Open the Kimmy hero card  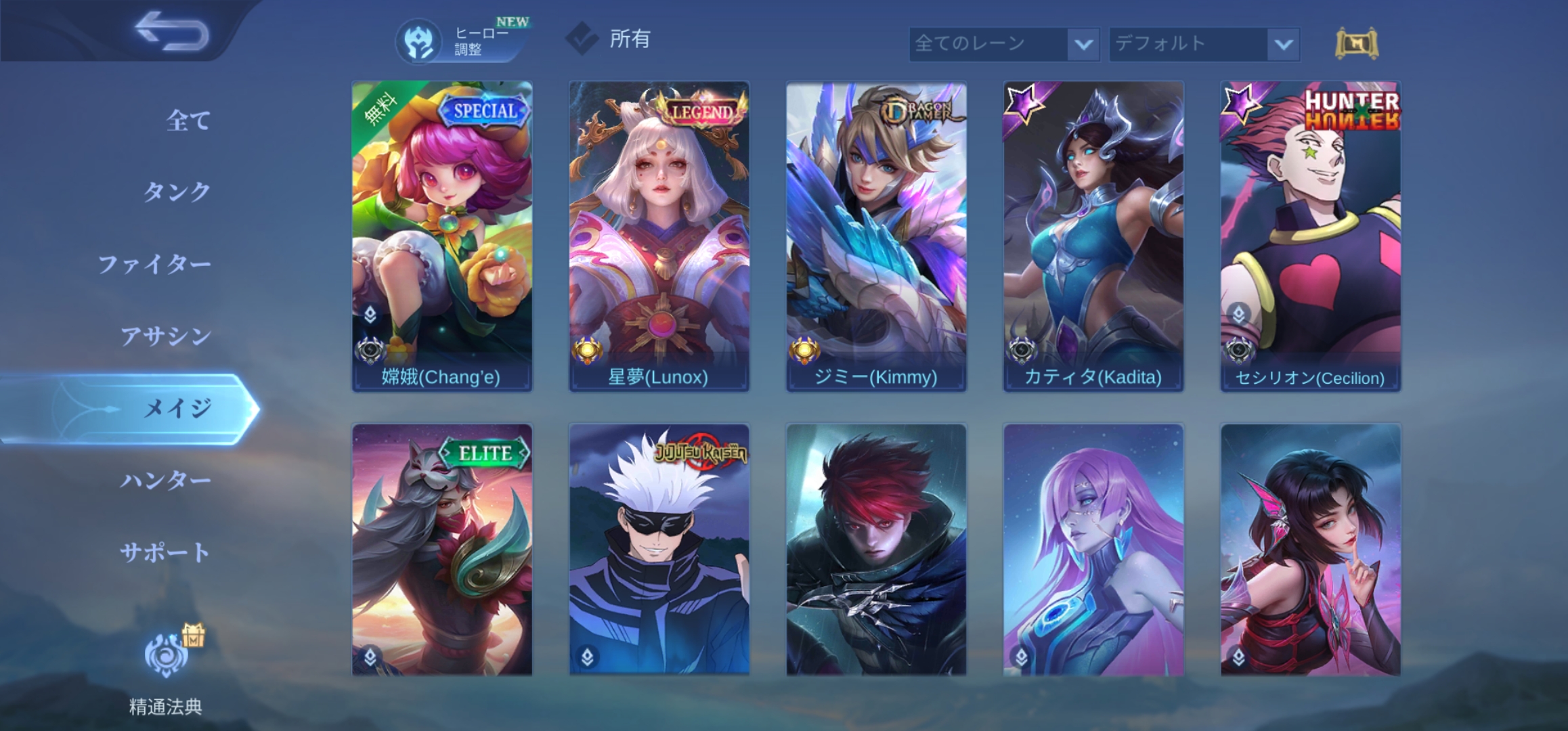(876, 236)
